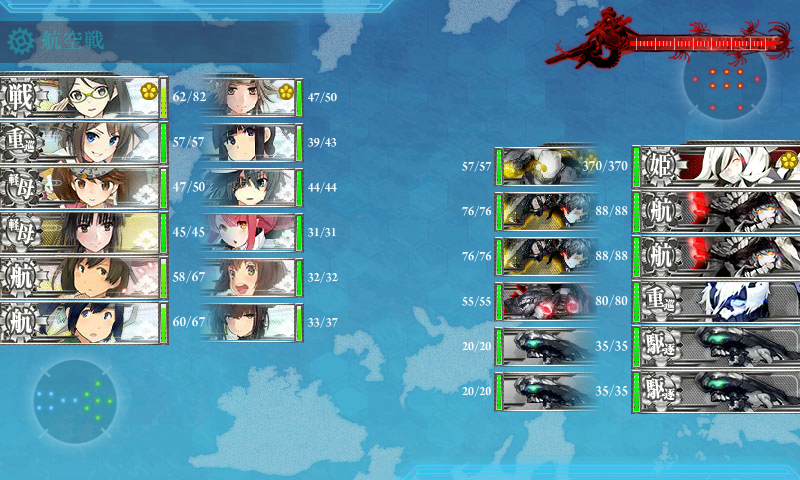Select the carrier card with 58/67 HP

click(84, 278)
